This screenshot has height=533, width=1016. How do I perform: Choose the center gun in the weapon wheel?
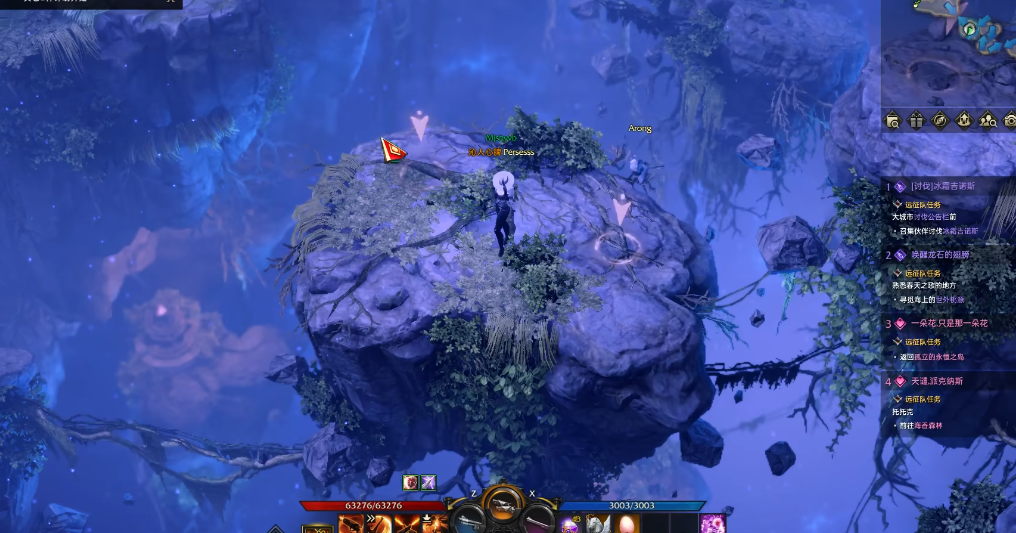tap(503, 507)
